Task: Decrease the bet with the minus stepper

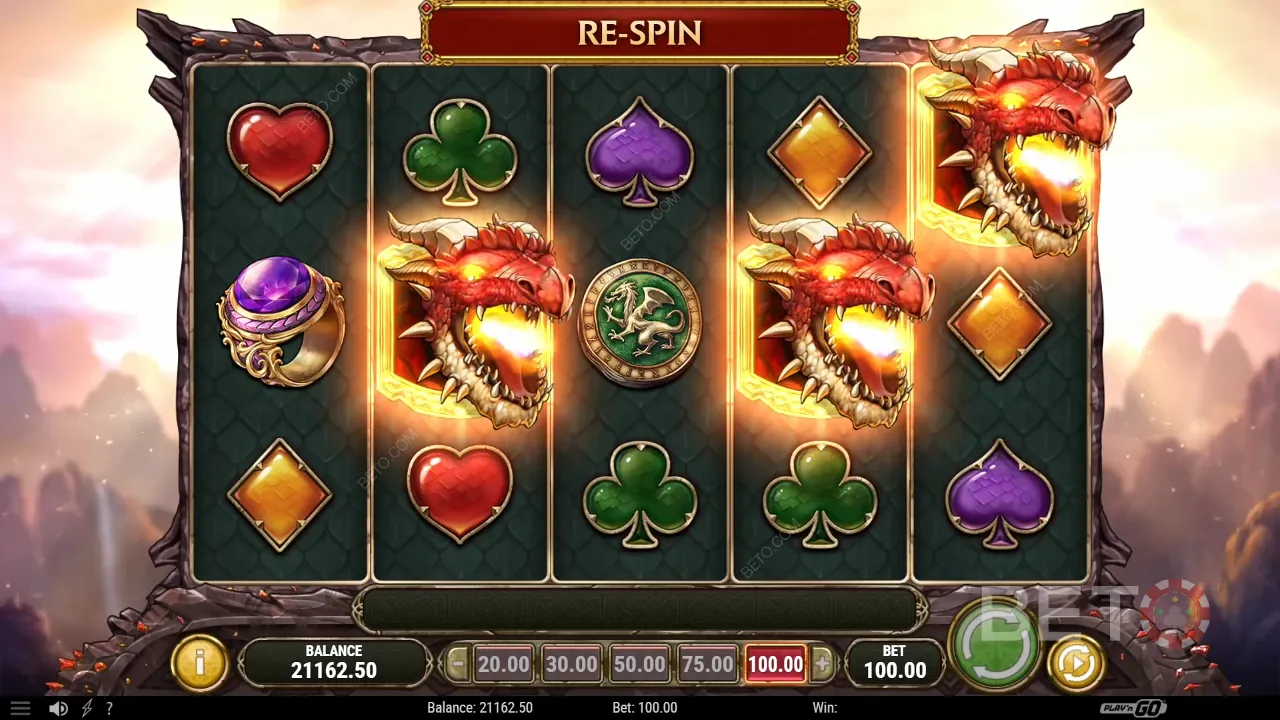Action: coord(458,663)
